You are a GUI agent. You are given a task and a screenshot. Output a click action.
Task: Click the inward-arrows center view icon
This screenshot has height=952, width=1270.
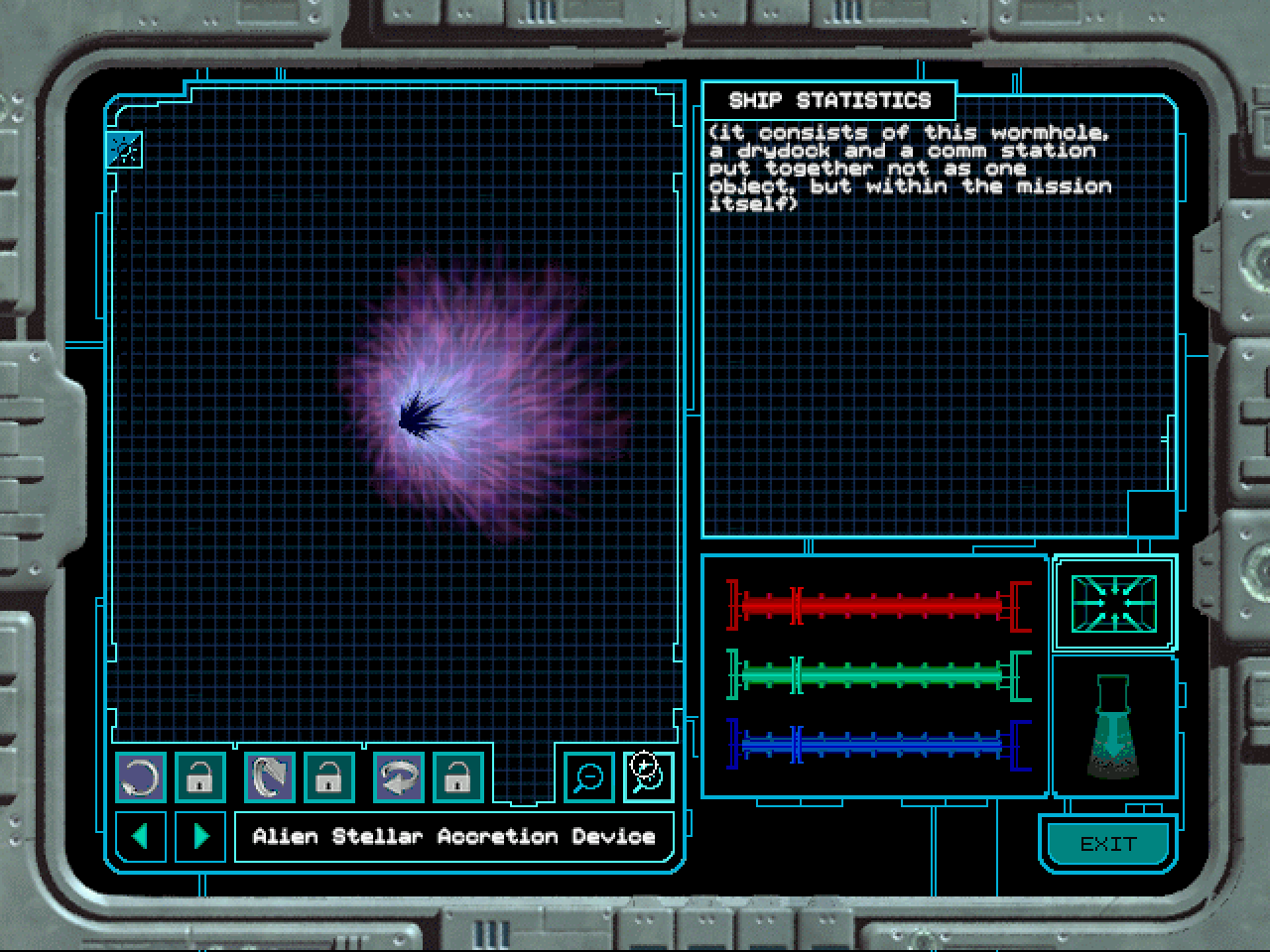[x=1113, y=603]
